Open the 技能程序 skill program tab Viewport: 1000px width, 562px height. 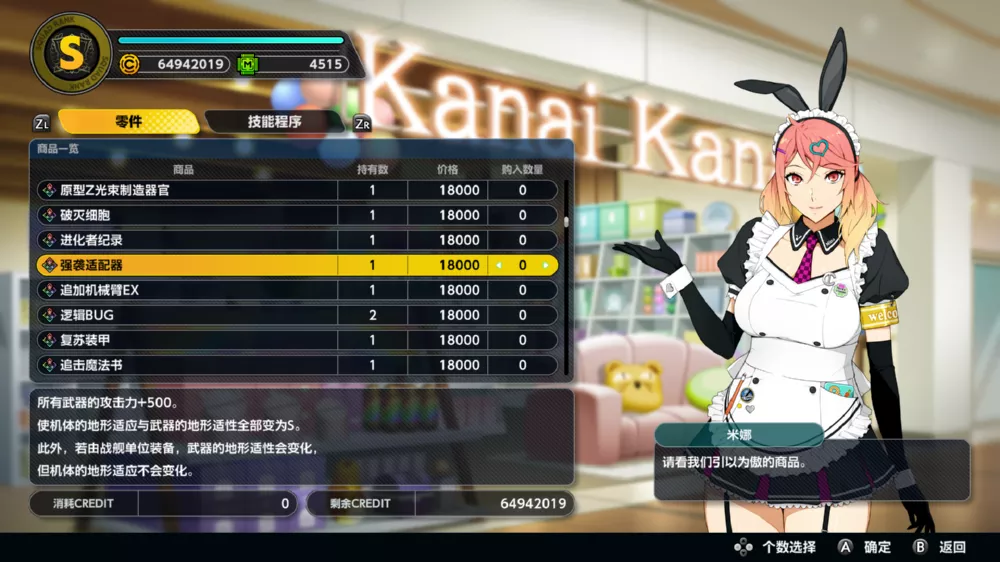pyautogui.click(x=274, y=122)
